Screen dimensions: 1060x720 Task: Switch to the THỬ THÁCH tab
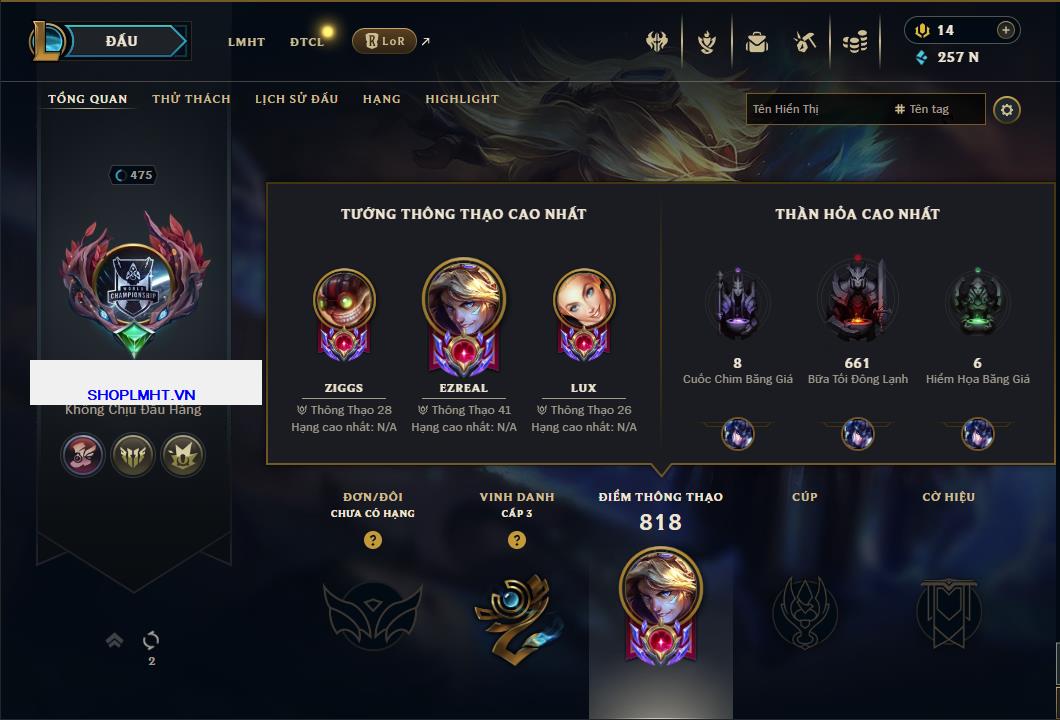[191, 99]
